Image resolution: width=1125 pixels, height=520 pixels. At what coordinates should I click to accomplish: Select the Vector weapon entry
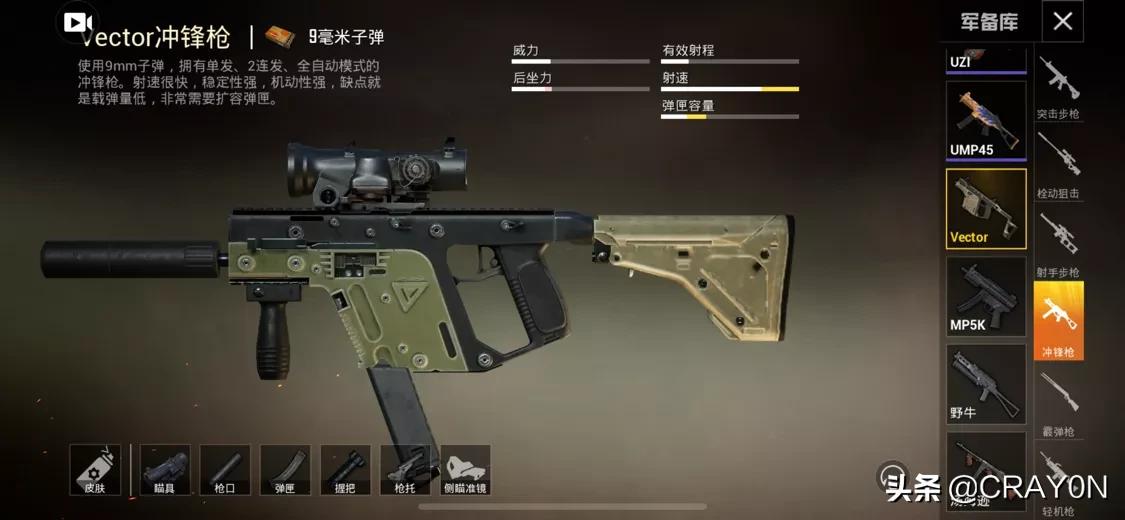pyautogui.click(x=986, y=208)
